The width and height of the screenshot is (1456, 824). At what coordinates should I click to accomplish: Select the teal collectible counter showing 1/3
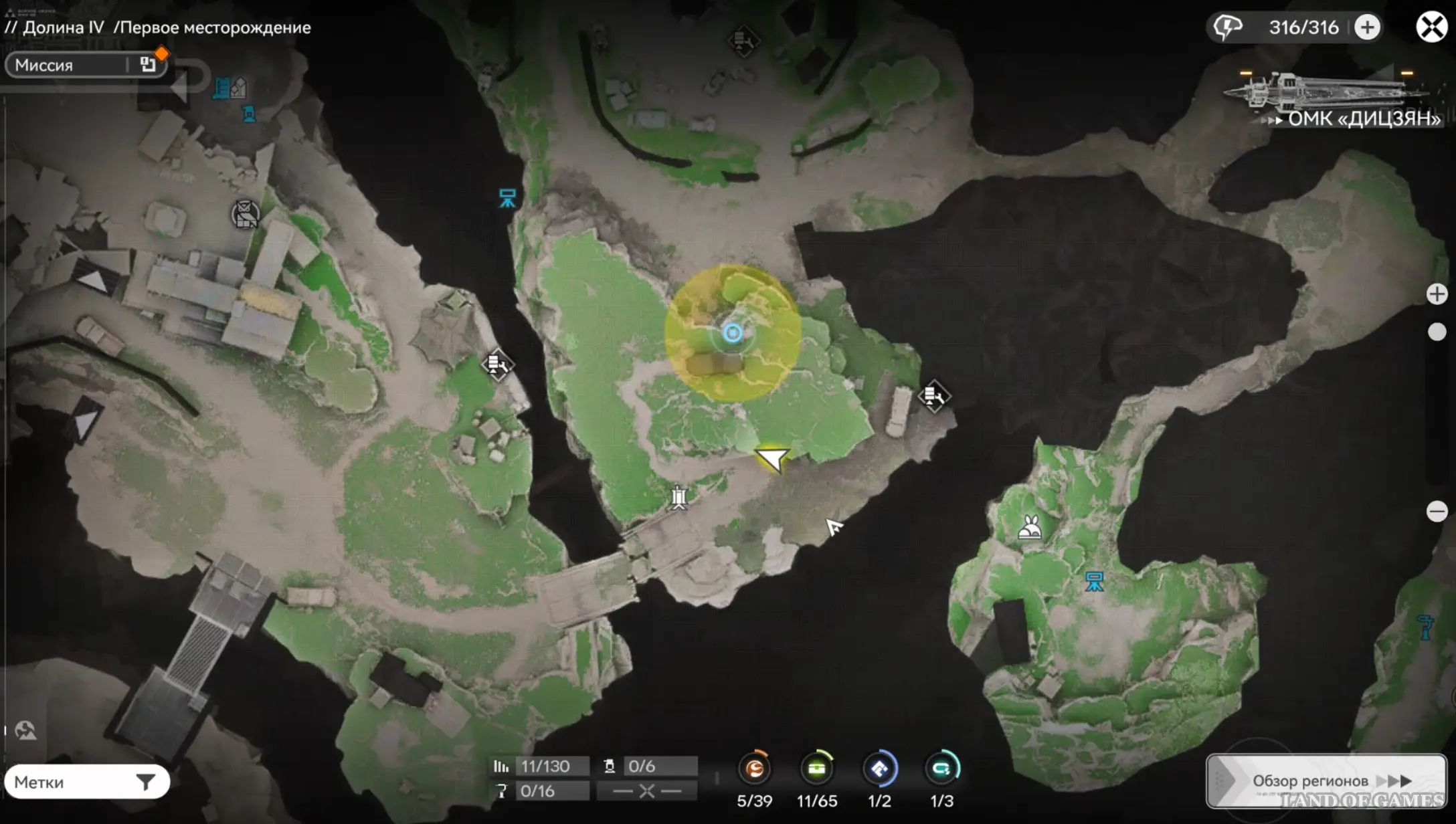pyautogui.click(x=941, y=769)
